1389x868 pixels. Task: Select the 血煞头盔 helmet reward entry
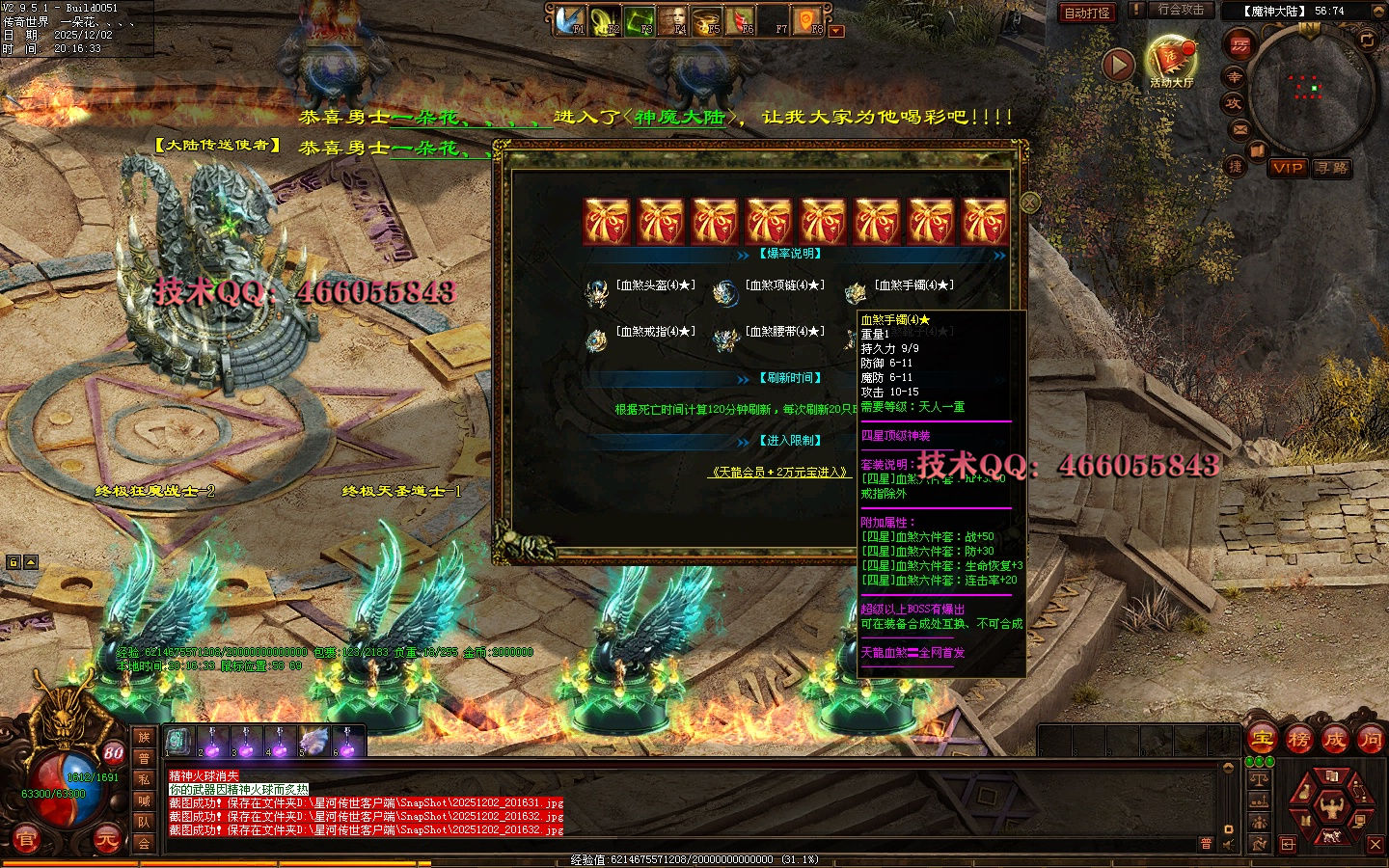pos(654,285)
